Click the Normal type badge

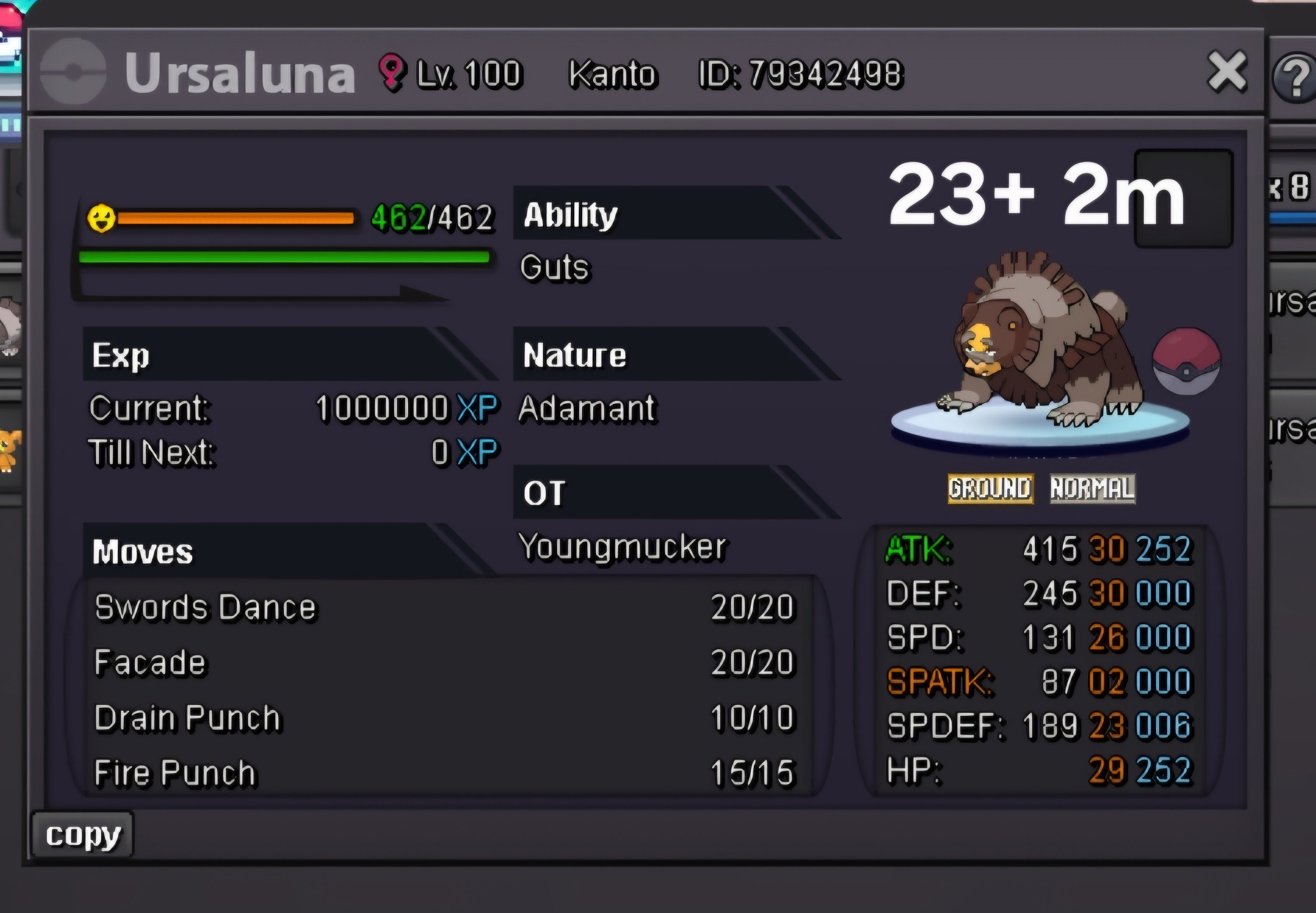click(1093, 489)
